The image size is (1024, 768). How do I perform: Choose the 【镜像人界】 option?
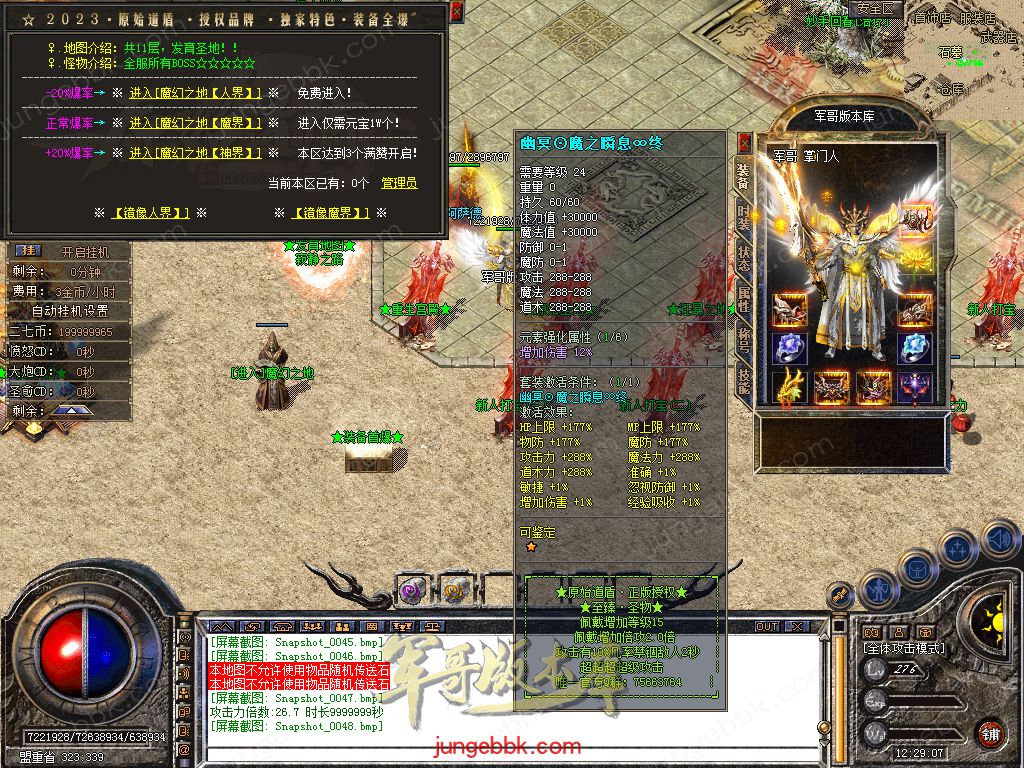[x=149, y=213]
